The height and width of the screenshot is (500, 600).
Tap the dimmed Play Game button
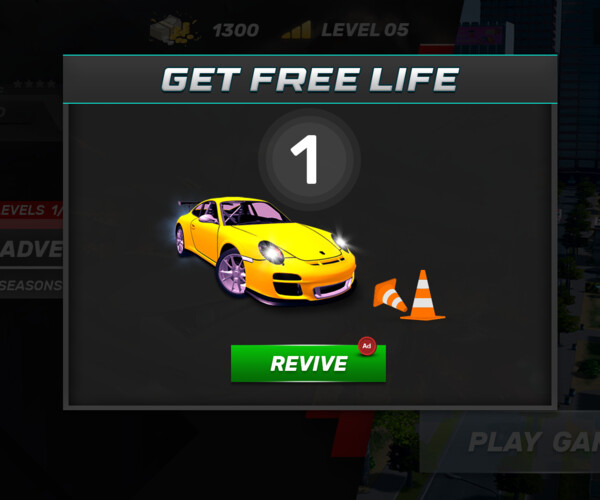[532, 442]
